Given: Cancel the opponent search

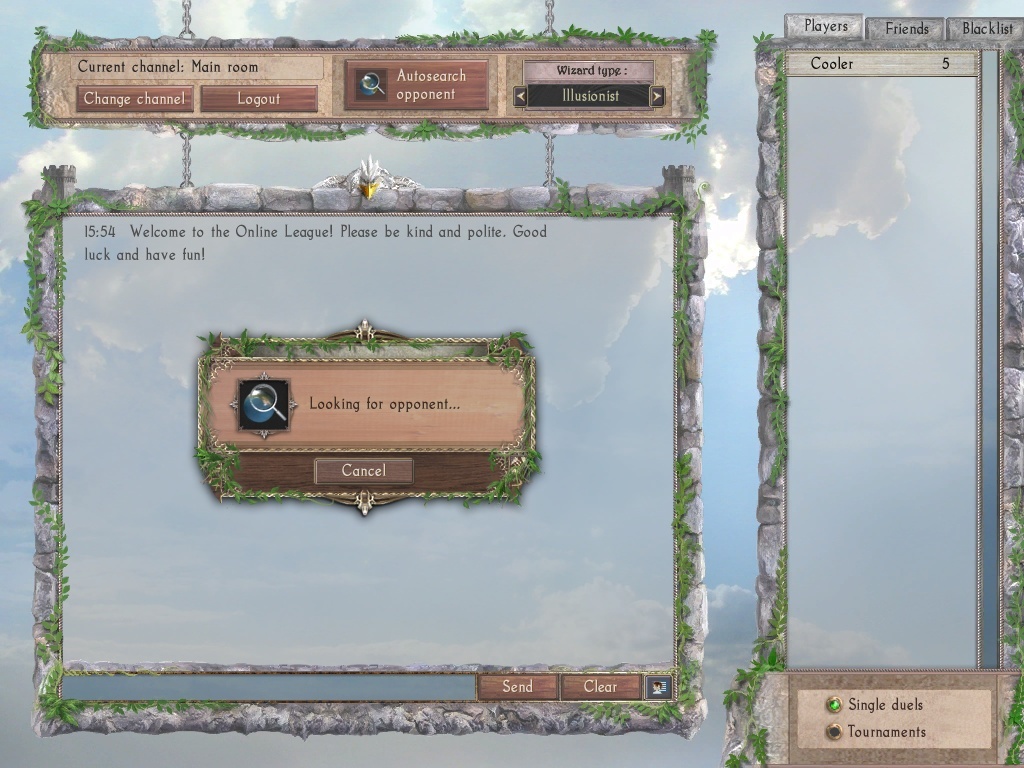Looking at the screenshot, I should [x=363, y=471].
